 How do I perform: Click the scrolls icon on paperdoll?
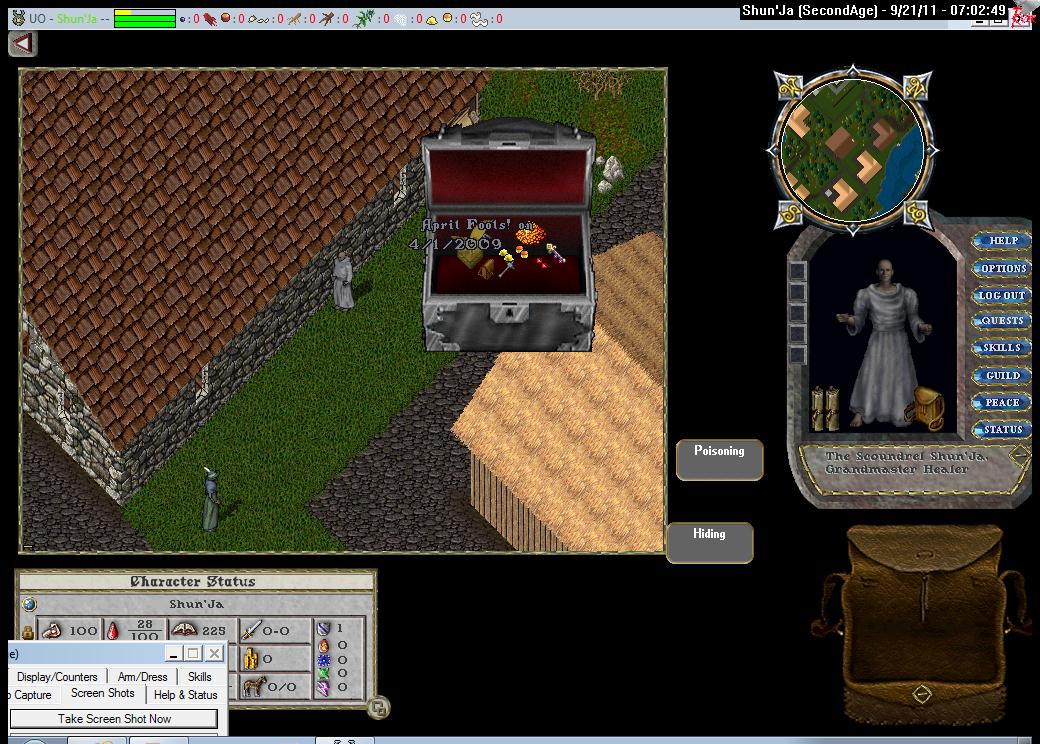(x=824, y=408)
